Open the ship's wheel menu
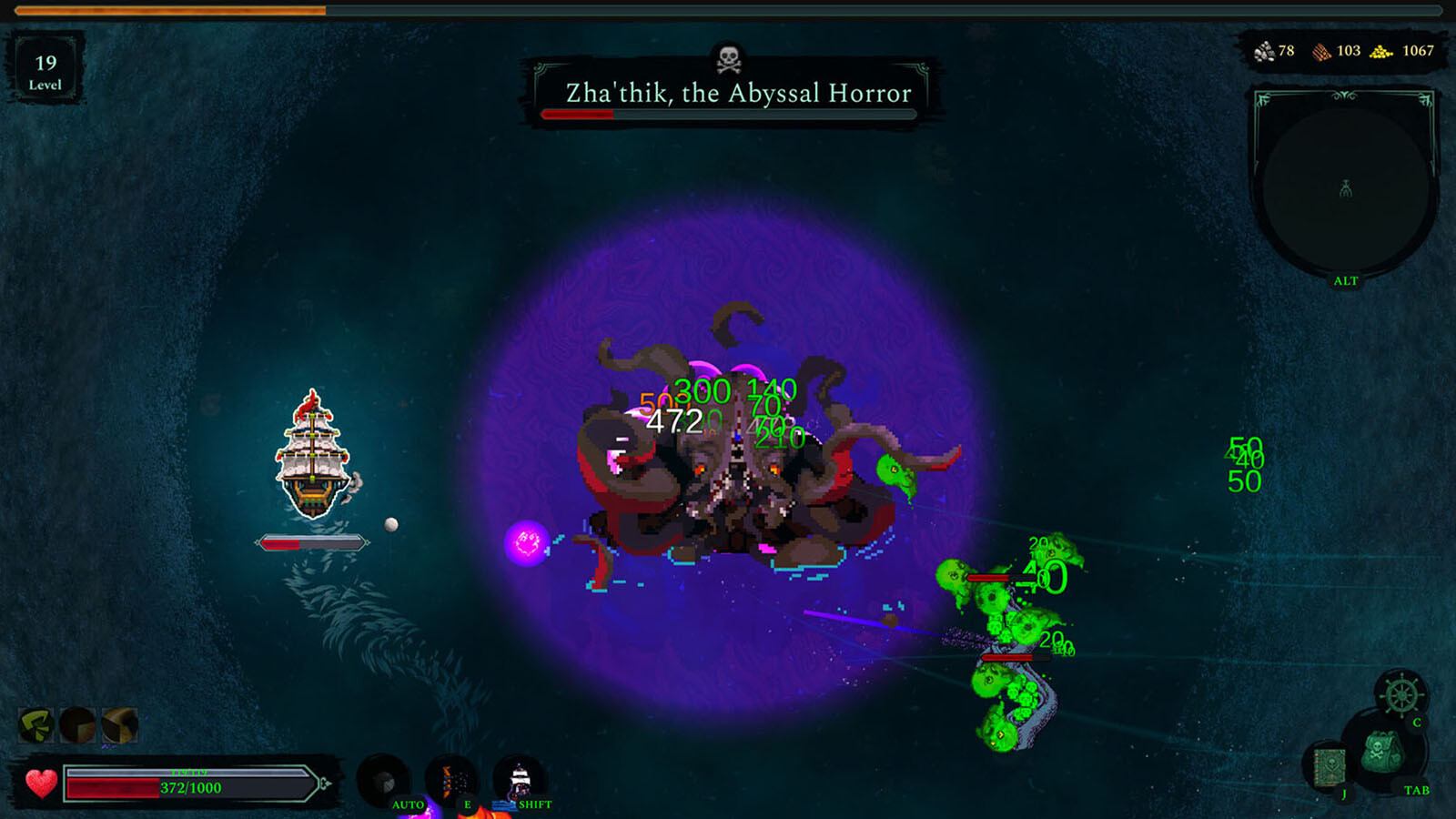The width and height of the screenshot is (1456, 819). tap(1401, 696)
